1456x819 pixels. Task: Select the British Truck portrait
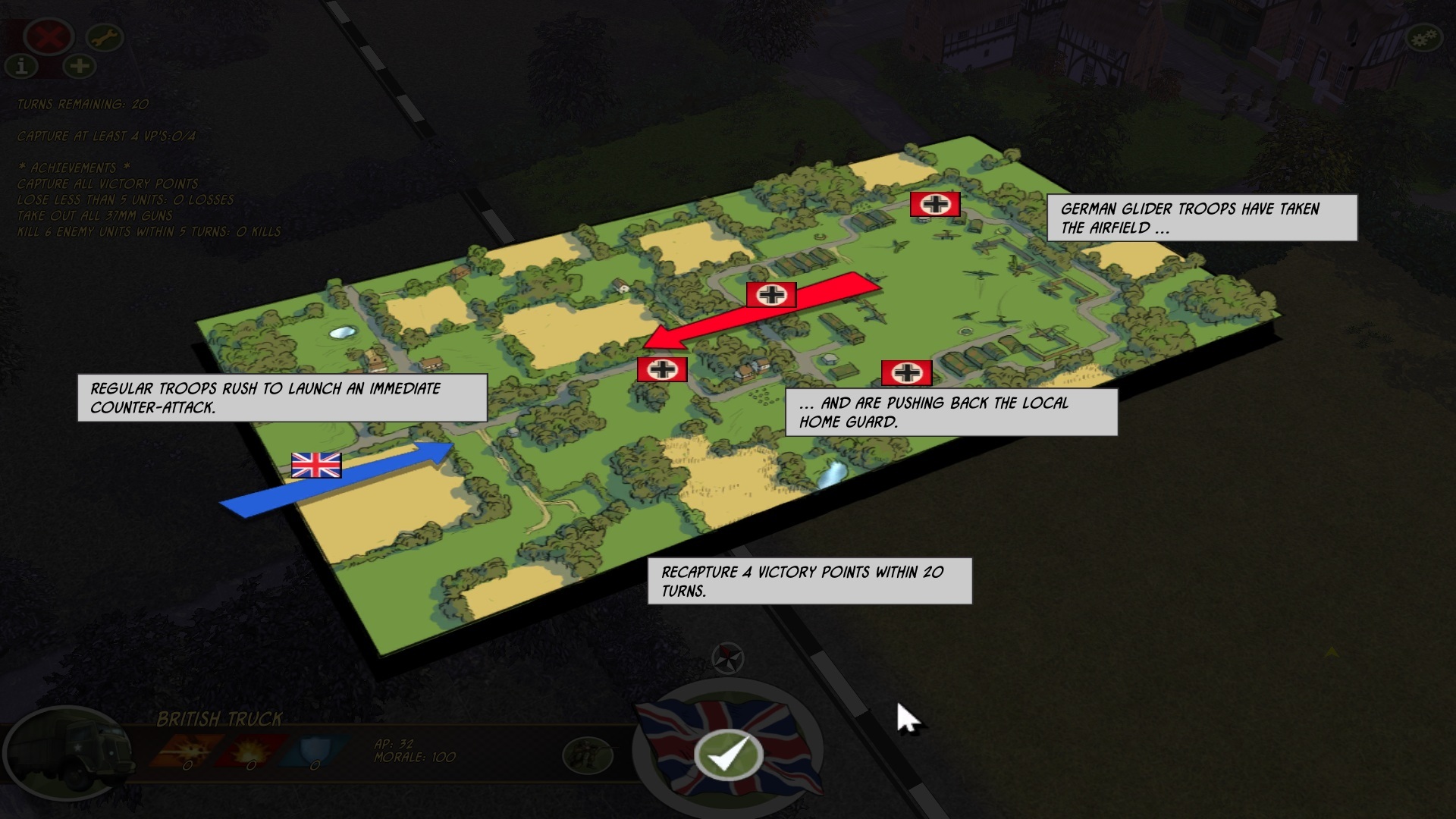[x=53, y=752]
